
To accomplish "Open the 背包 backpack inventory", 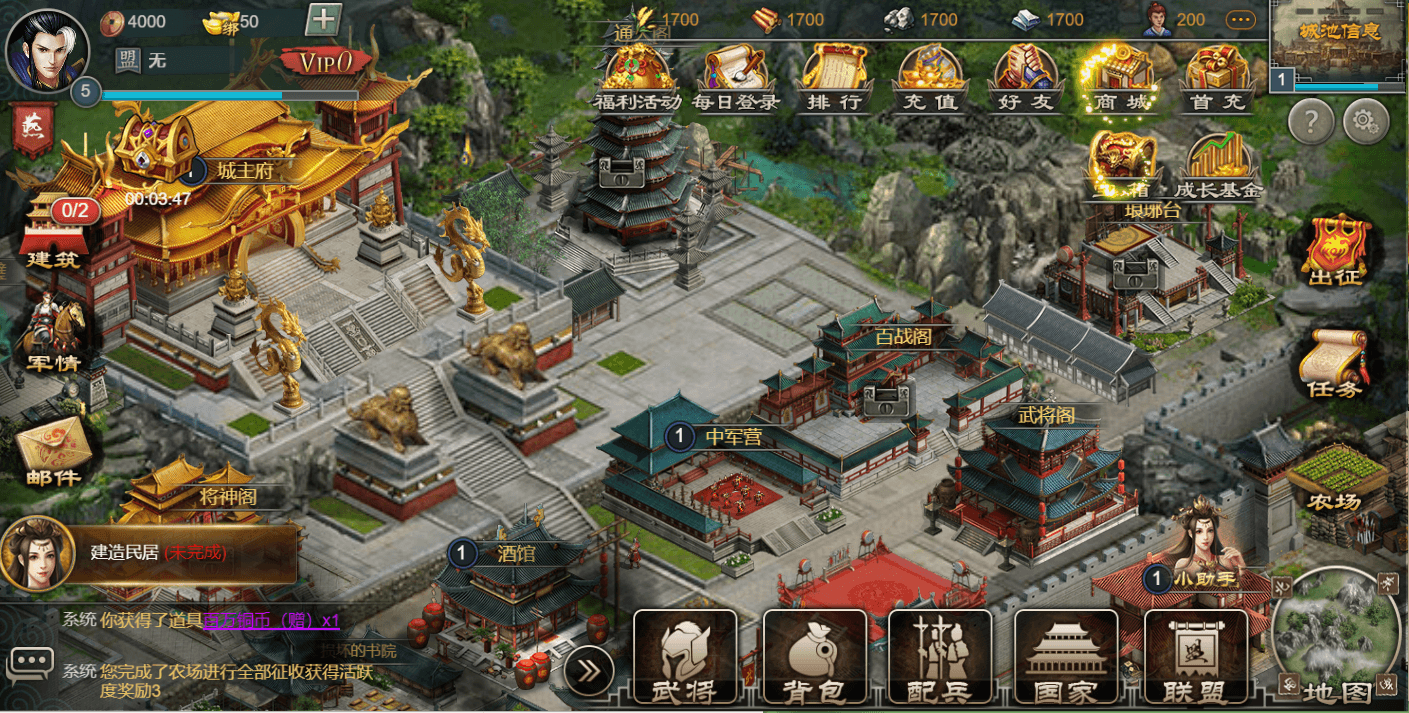I will tap(814, 656).
